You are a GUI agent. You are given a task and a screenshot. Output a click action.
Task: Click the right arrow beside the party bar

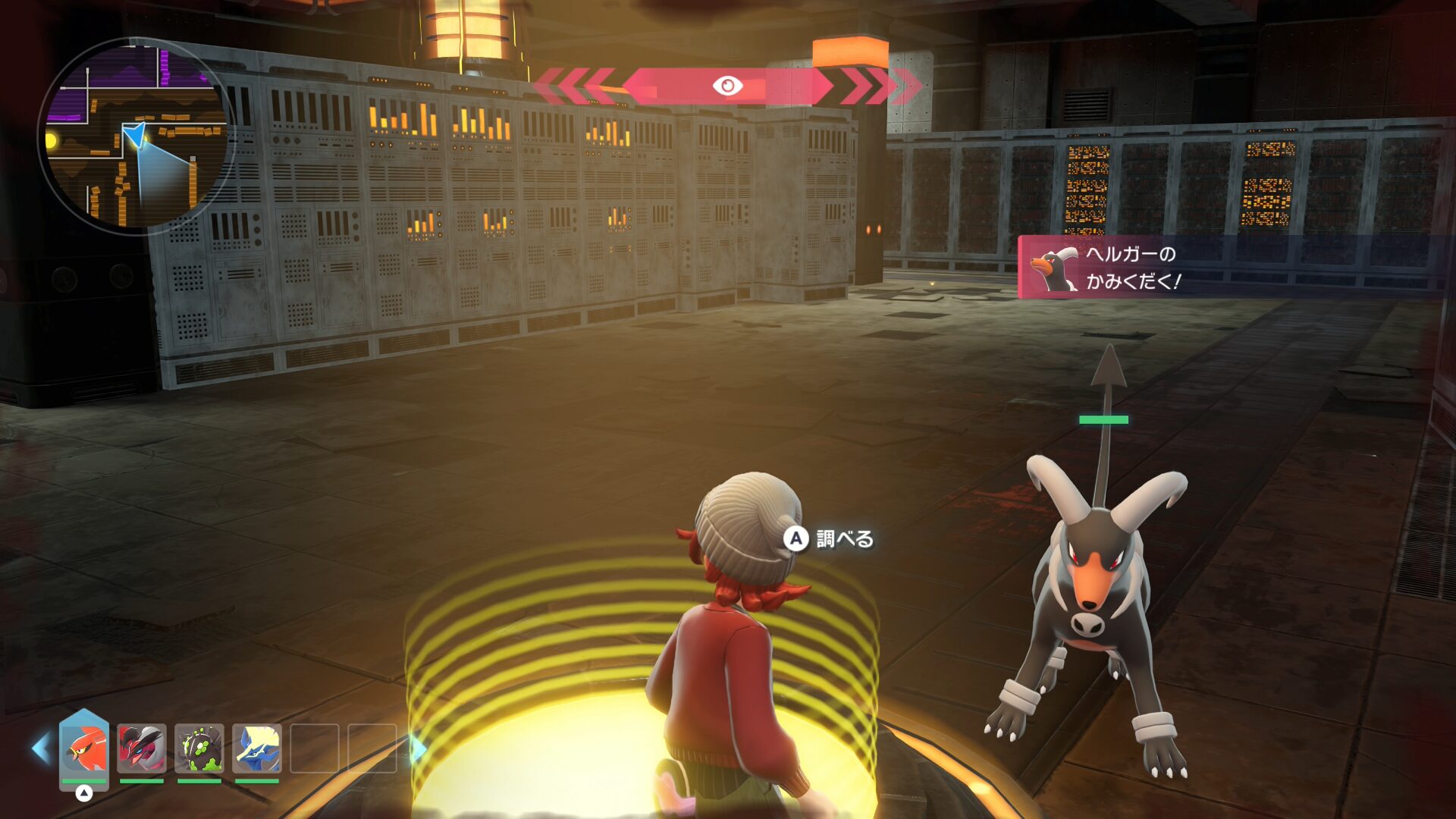[418, 748]
